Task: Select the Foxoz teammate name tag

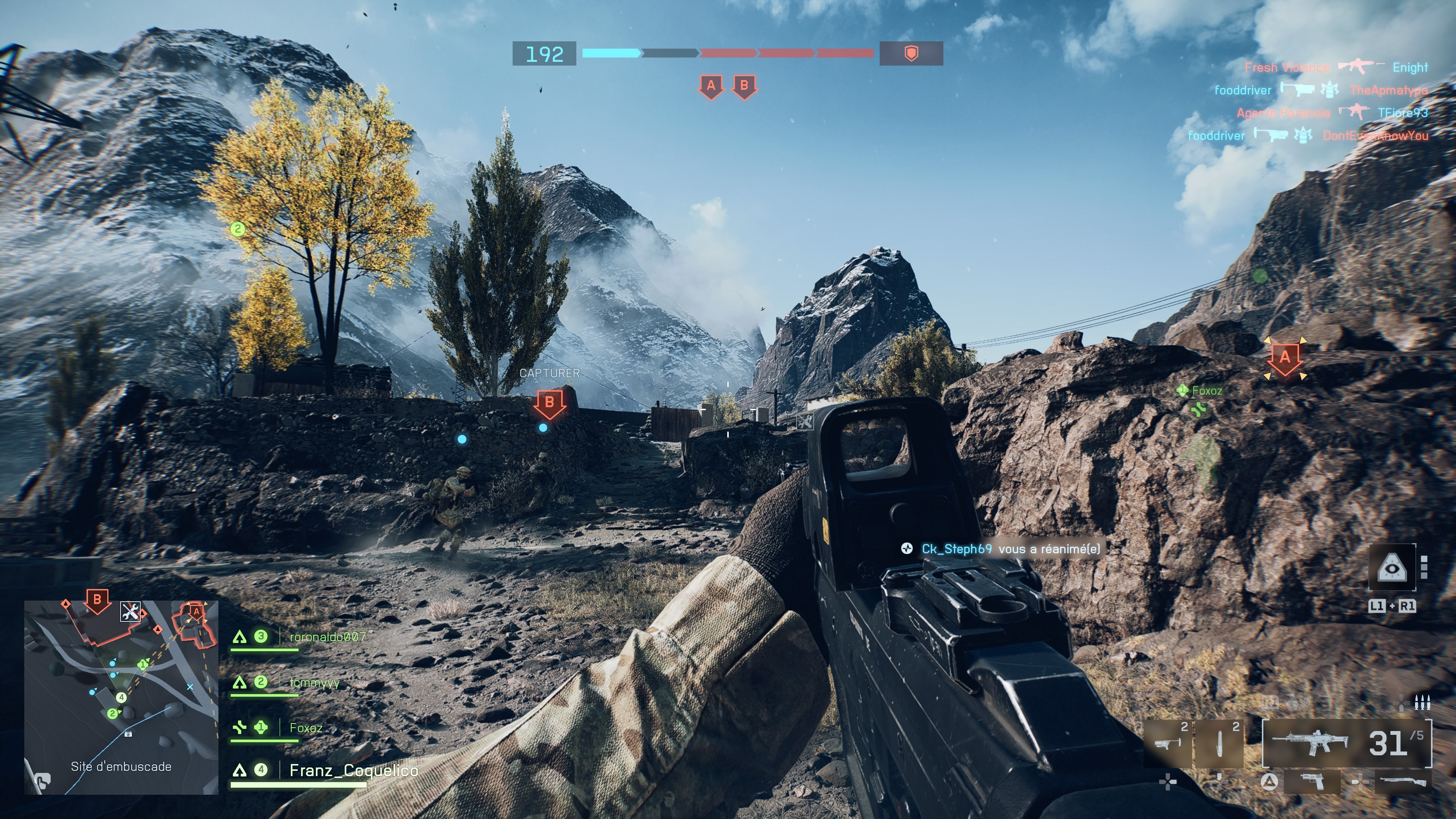Action: click(x=1206, y=391)
